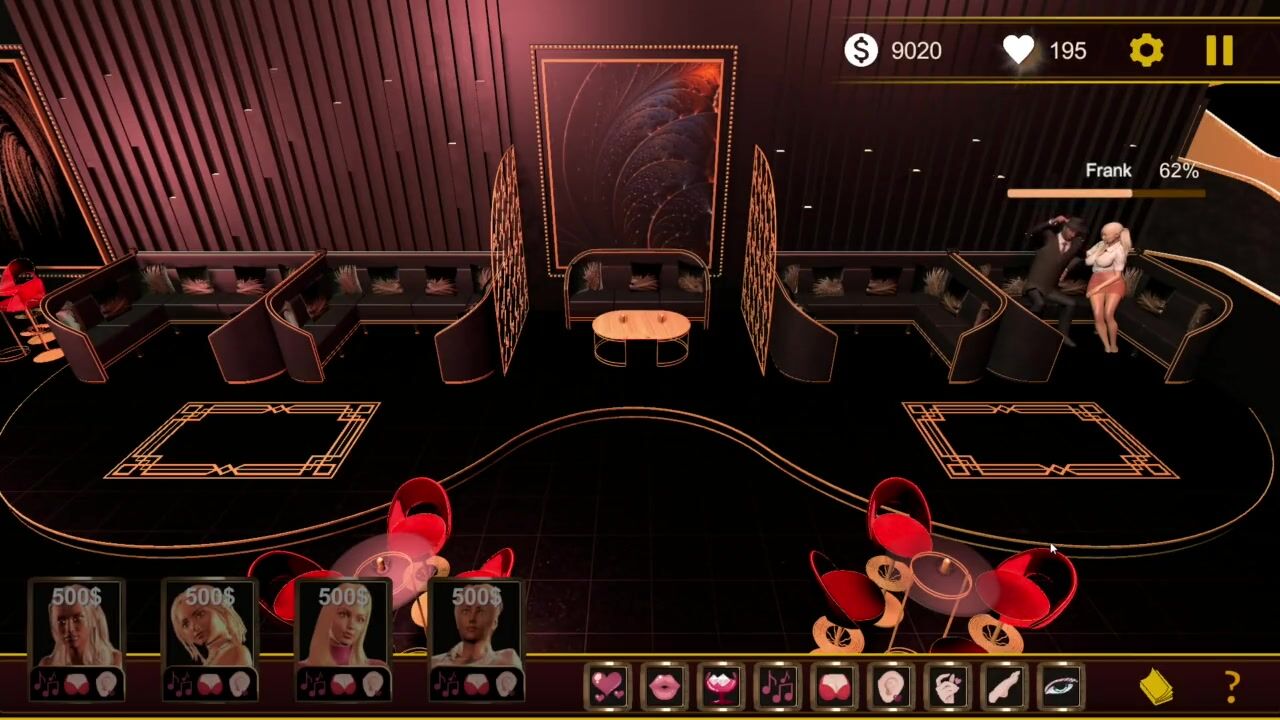Select the hearts skill icon
The width and height of the screenshot is (1280, 720).
608,687
